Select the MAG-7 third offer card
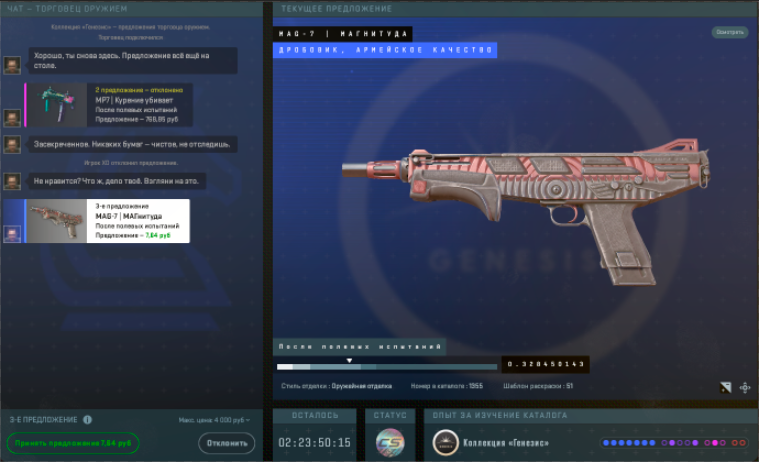The width and height of the screenshot is (759, 462). [106, 221]
